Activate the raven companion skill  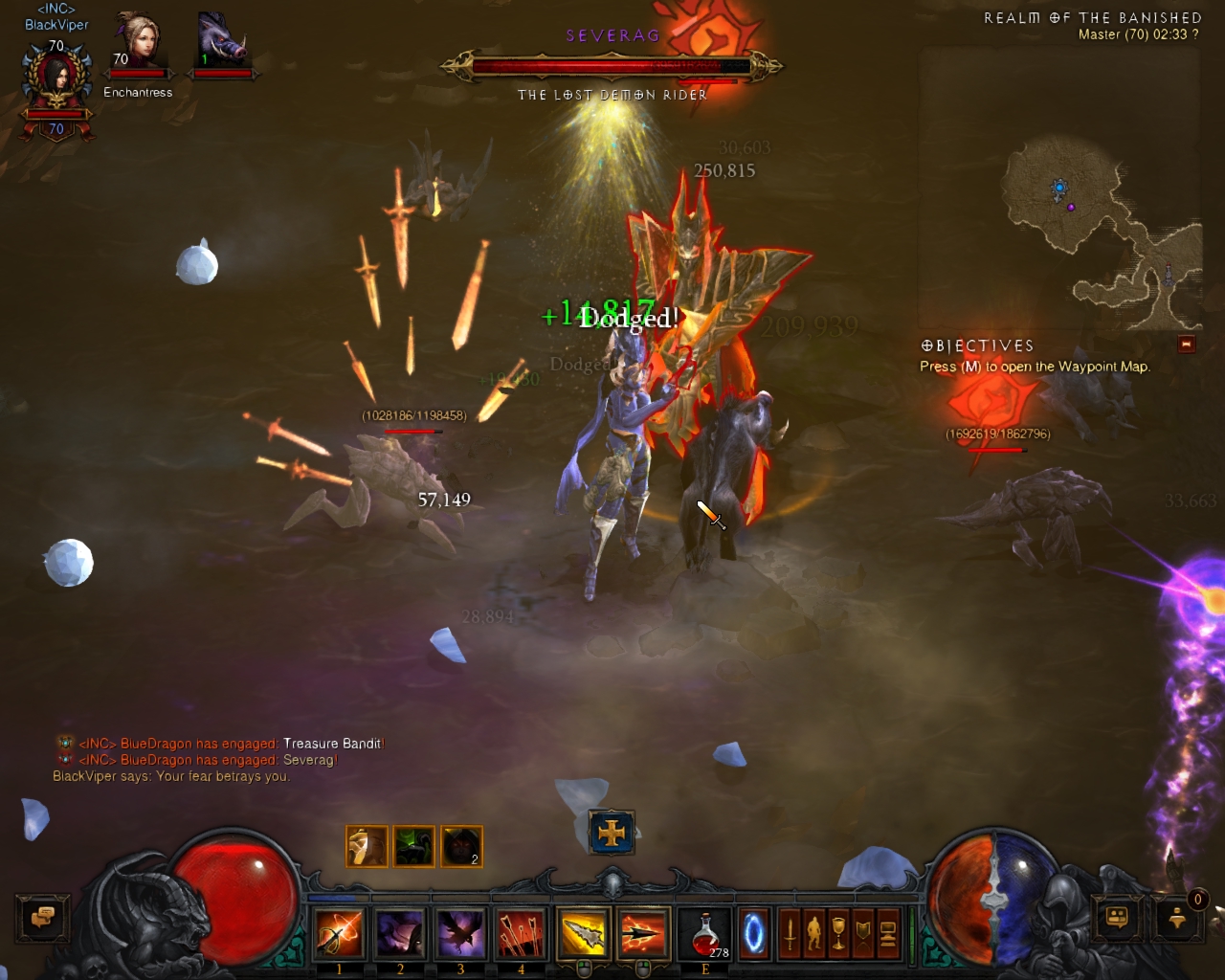(x=460, y=933)
